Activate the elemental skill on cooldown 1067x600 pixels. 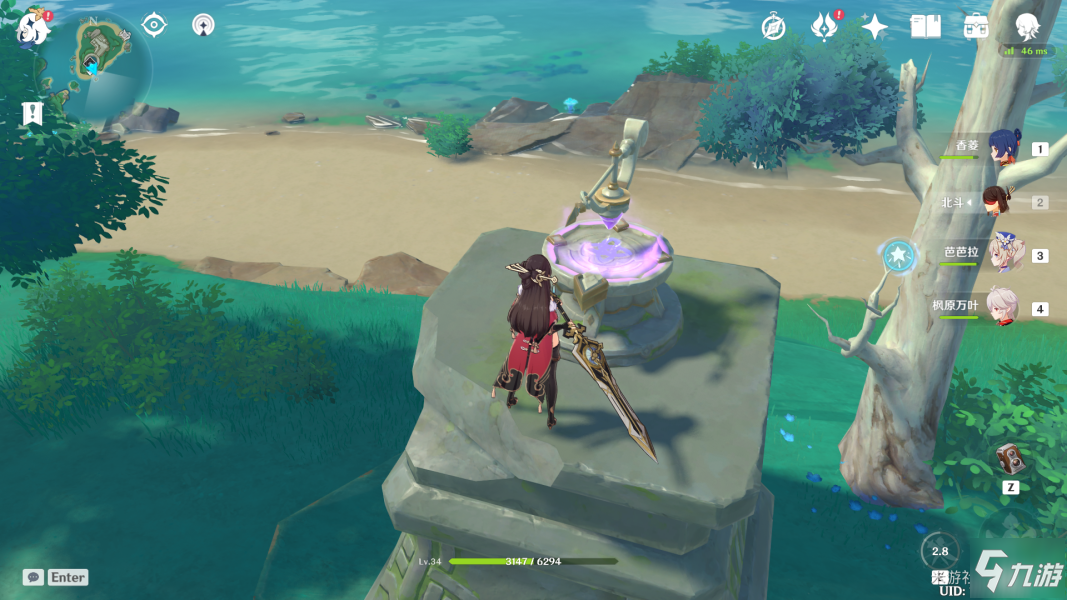(x=939, y=551)
